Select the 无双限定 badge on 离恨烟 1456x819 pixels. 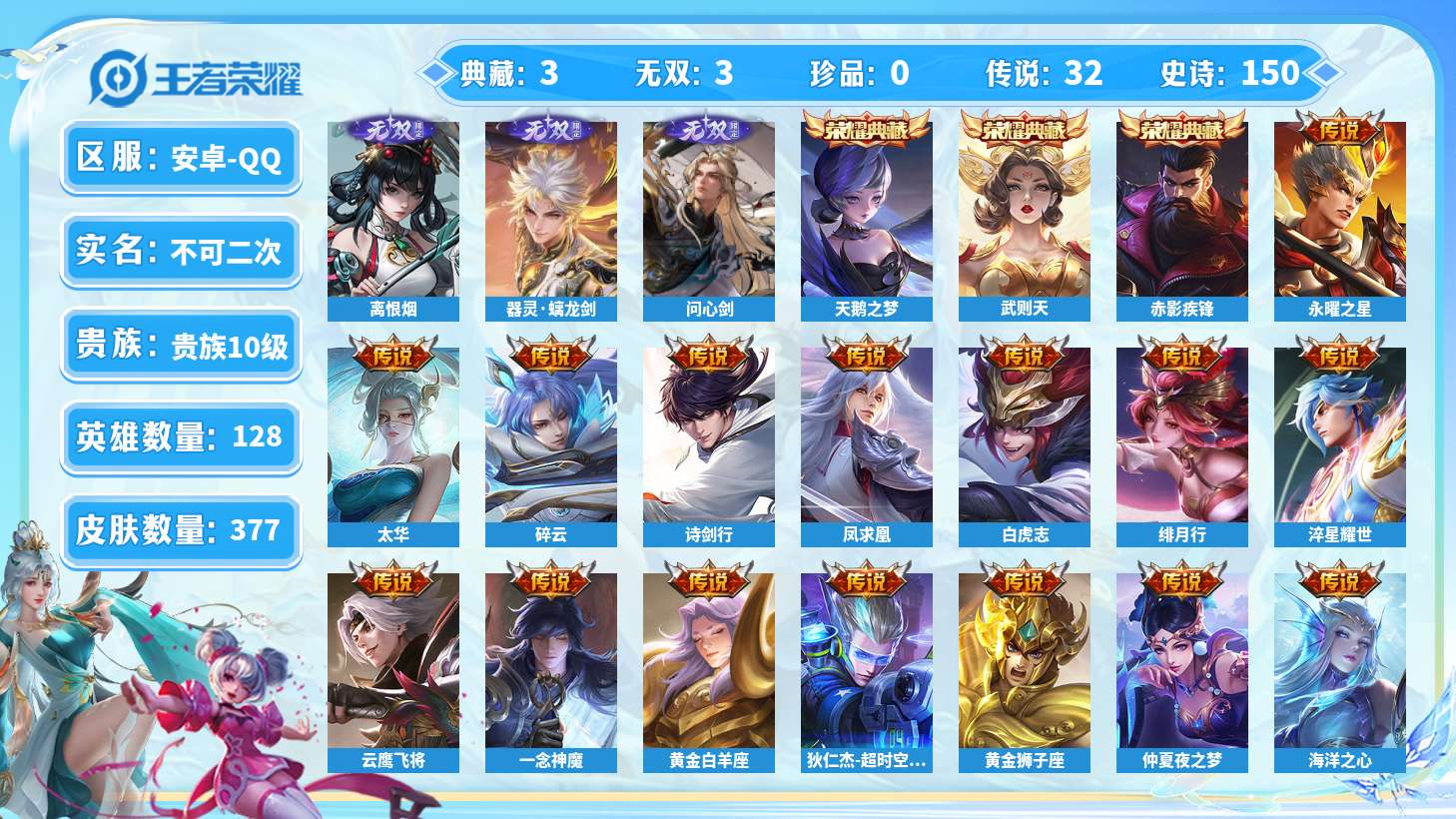[x=393, y=129]
